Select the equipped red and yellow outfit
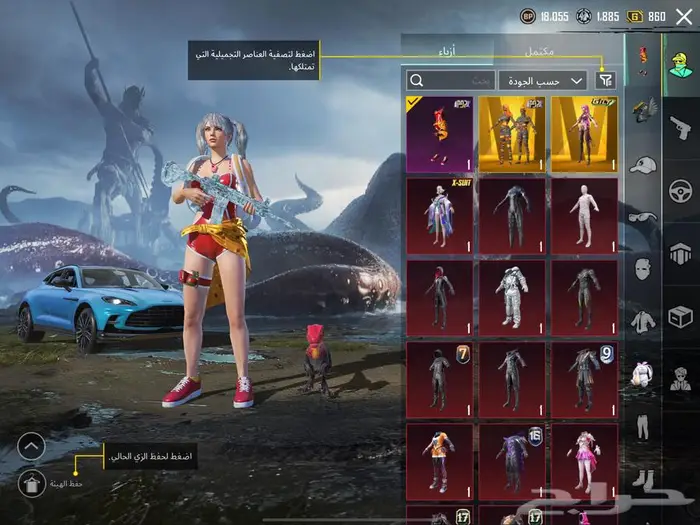 439,133
